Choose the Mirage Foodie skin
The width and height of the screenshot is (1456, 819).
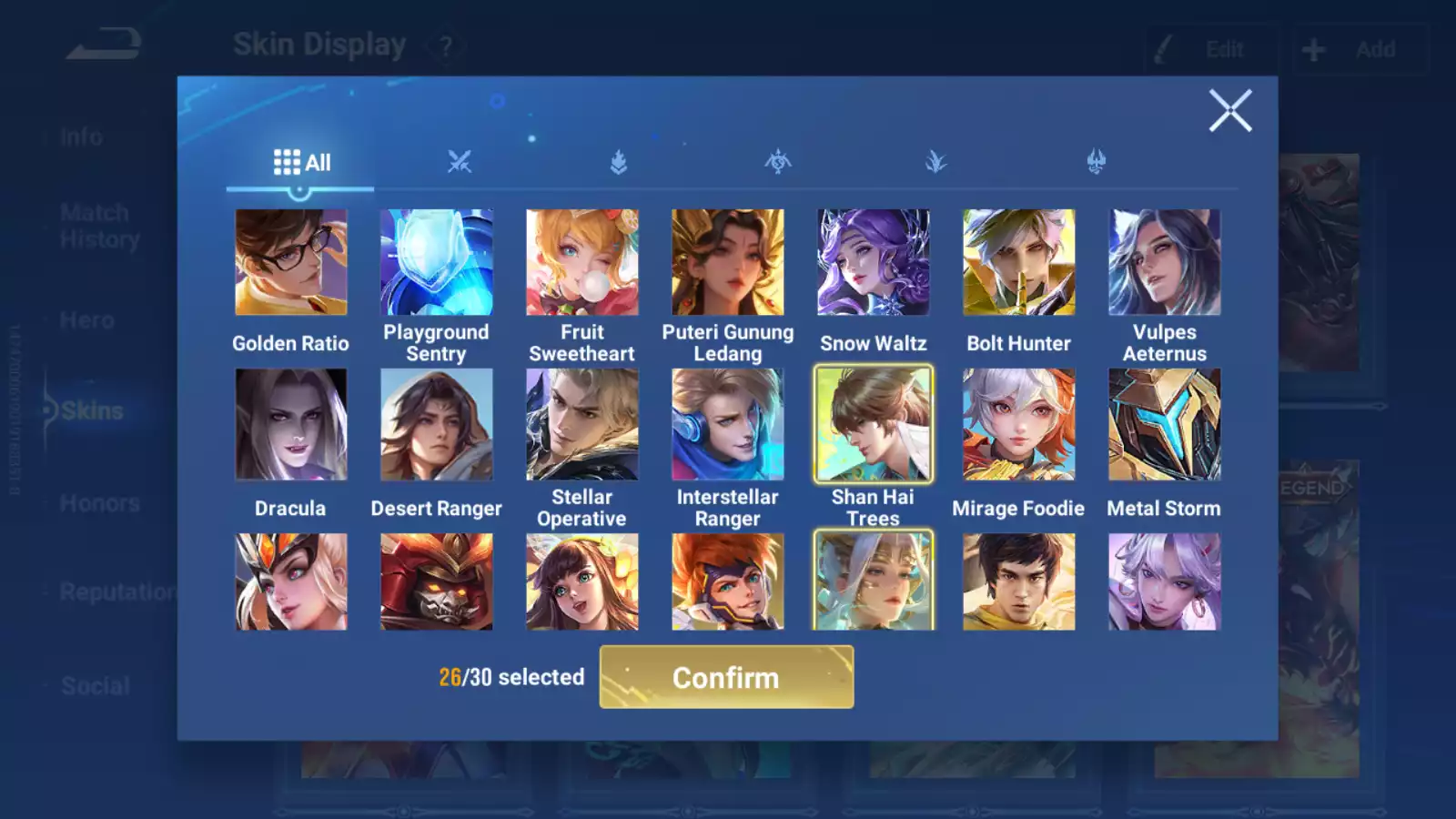tap(1019, 424)
